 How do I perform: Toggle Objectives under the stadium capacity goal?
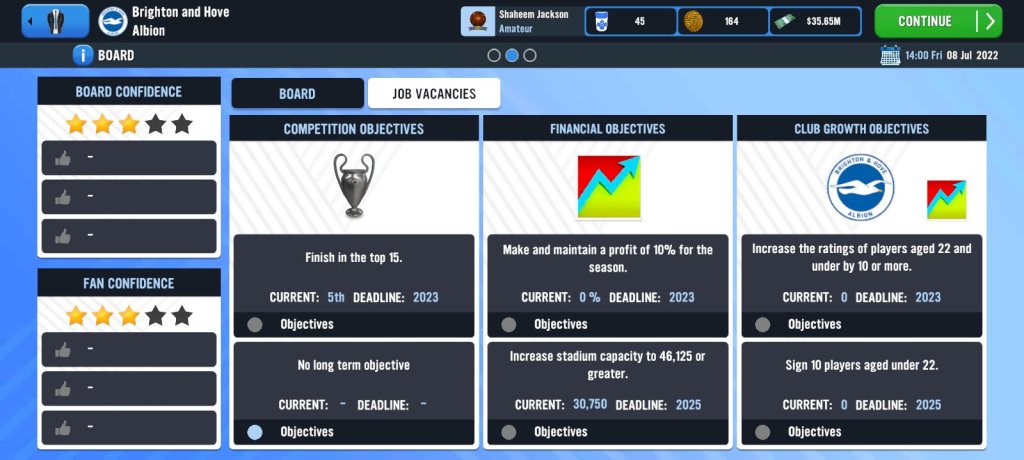(x=509, y=432)
